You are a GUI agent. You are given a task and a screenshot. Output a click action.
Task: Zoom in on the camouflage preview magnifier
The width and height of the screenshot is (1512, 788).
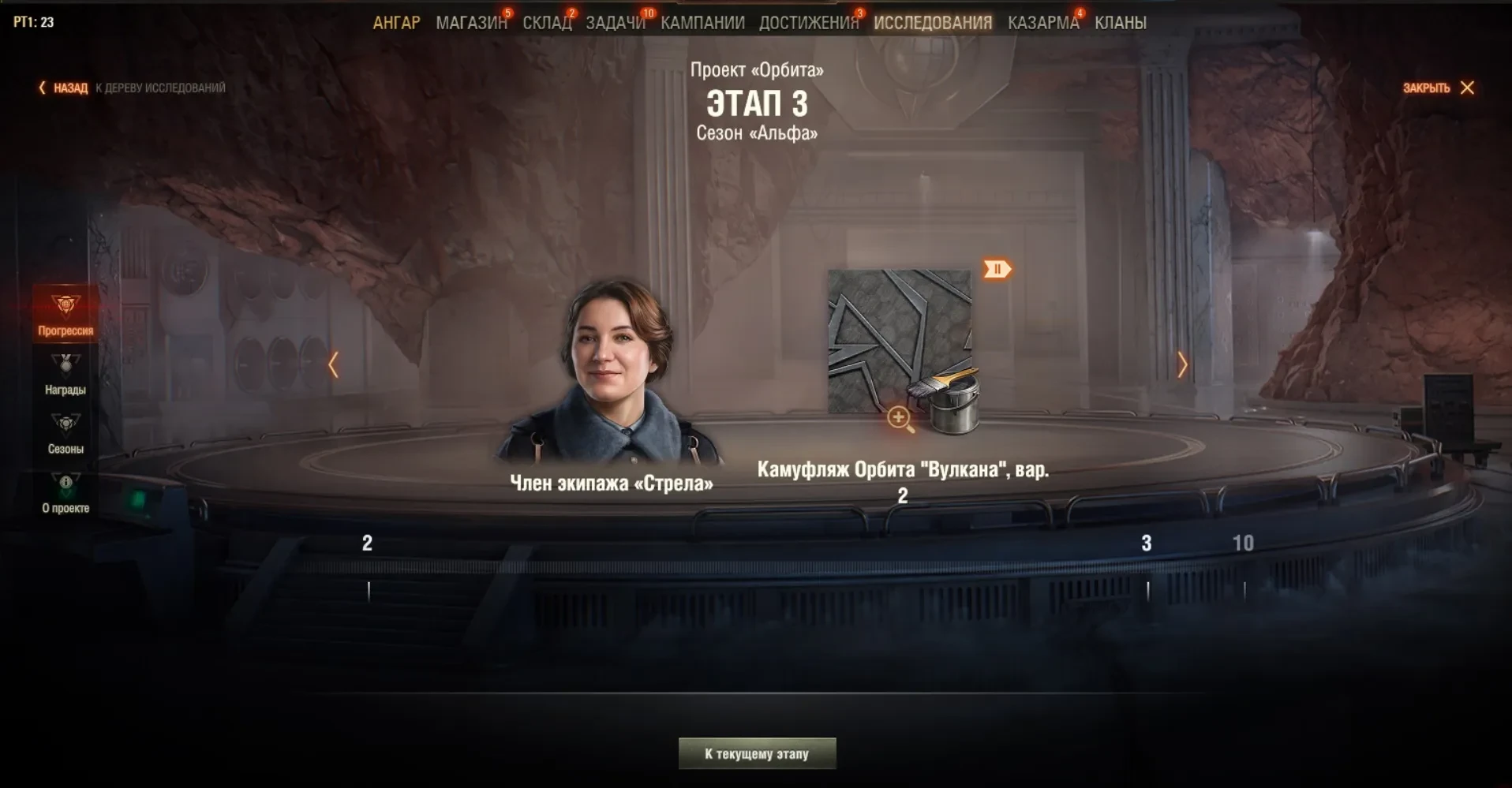[900, 418]
